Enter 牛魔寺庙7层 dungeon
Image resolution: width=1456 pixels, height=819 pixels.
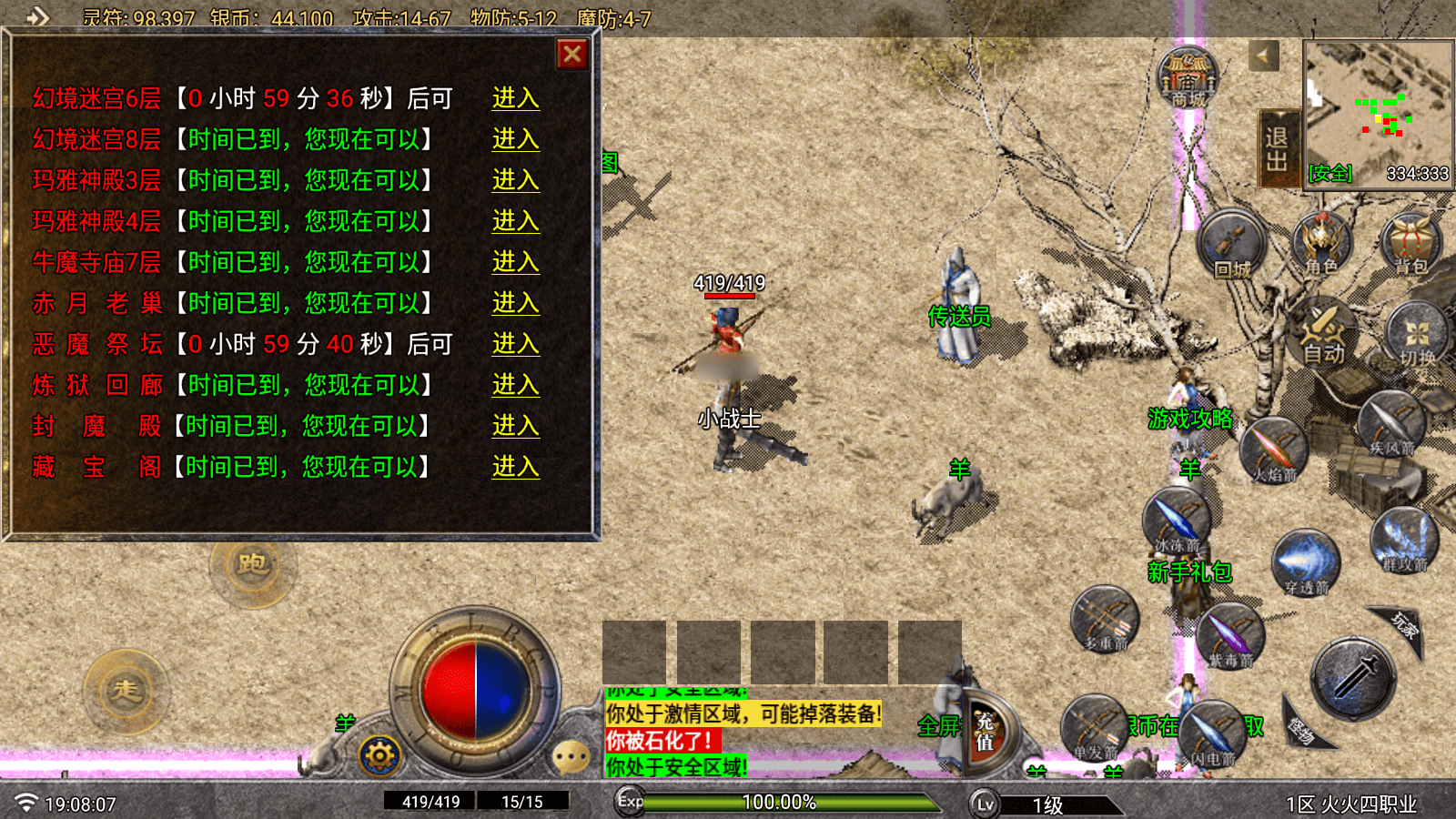515,262
